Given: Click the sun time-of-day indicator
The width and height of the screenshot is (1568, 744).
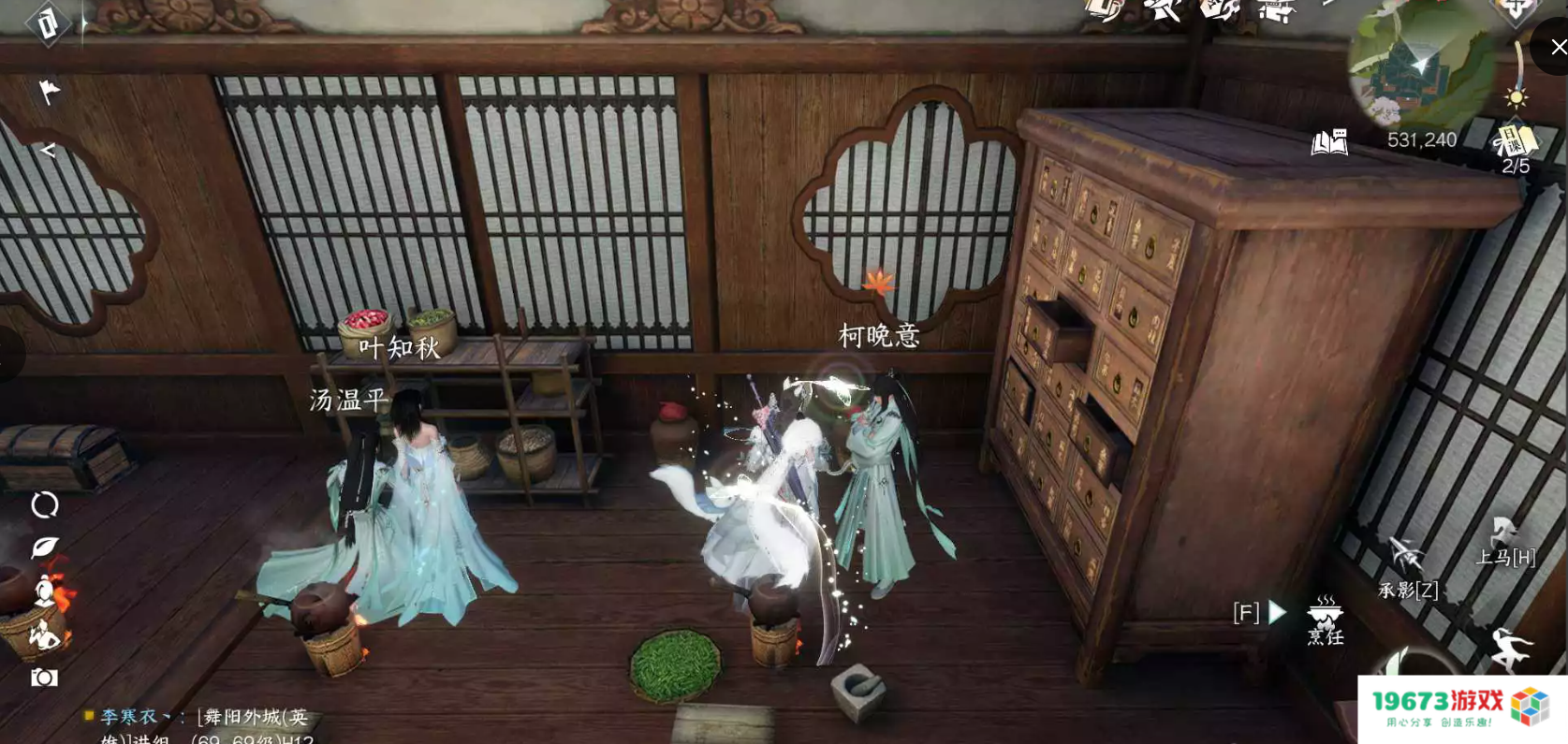Looking at the screenshot, I should click(x=1516, y=98).
